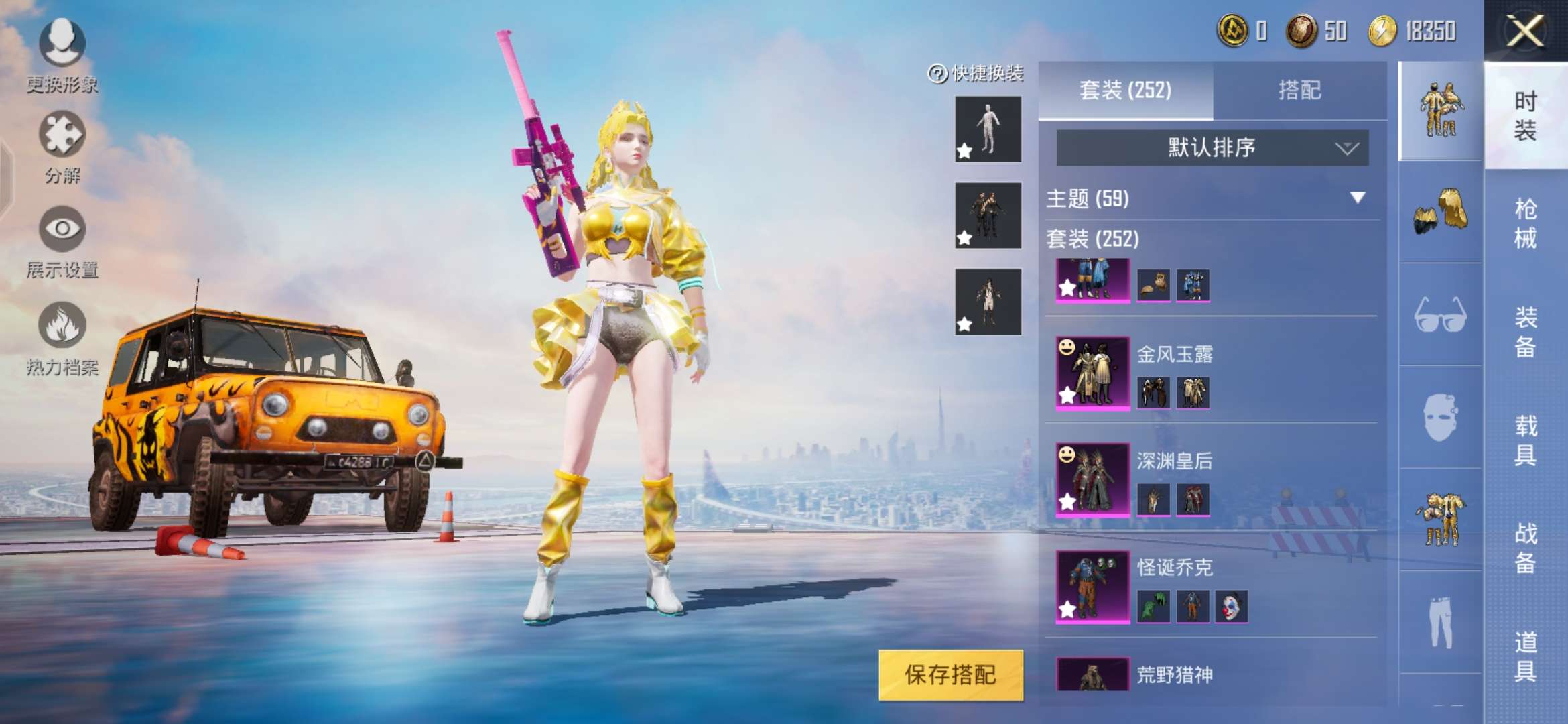
Task: View the 热力档案 profile
Action: click(x=60, y=332)
